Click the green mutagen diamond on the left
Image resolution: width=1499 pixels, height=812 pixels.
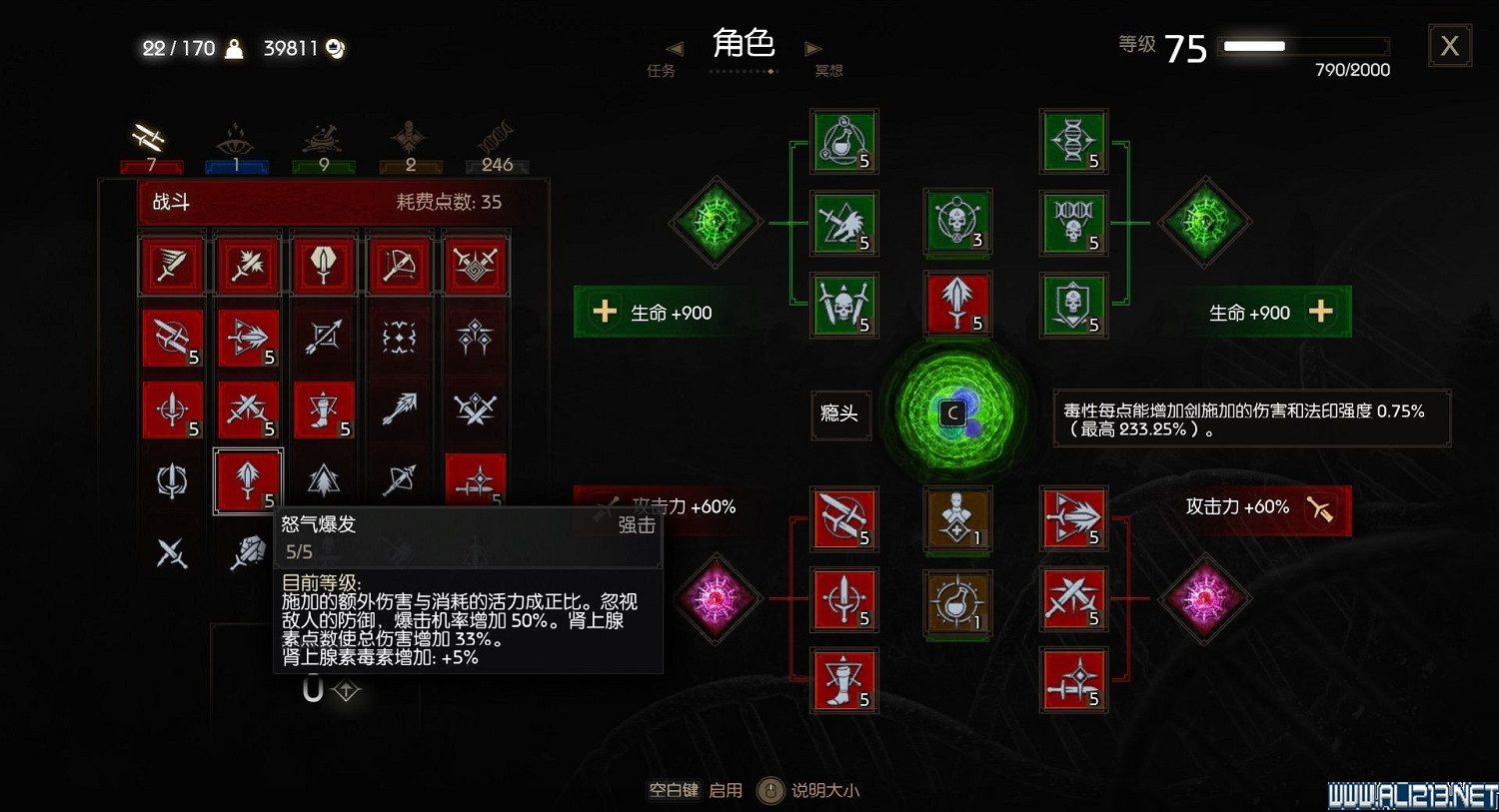click(x=716, y=223)
